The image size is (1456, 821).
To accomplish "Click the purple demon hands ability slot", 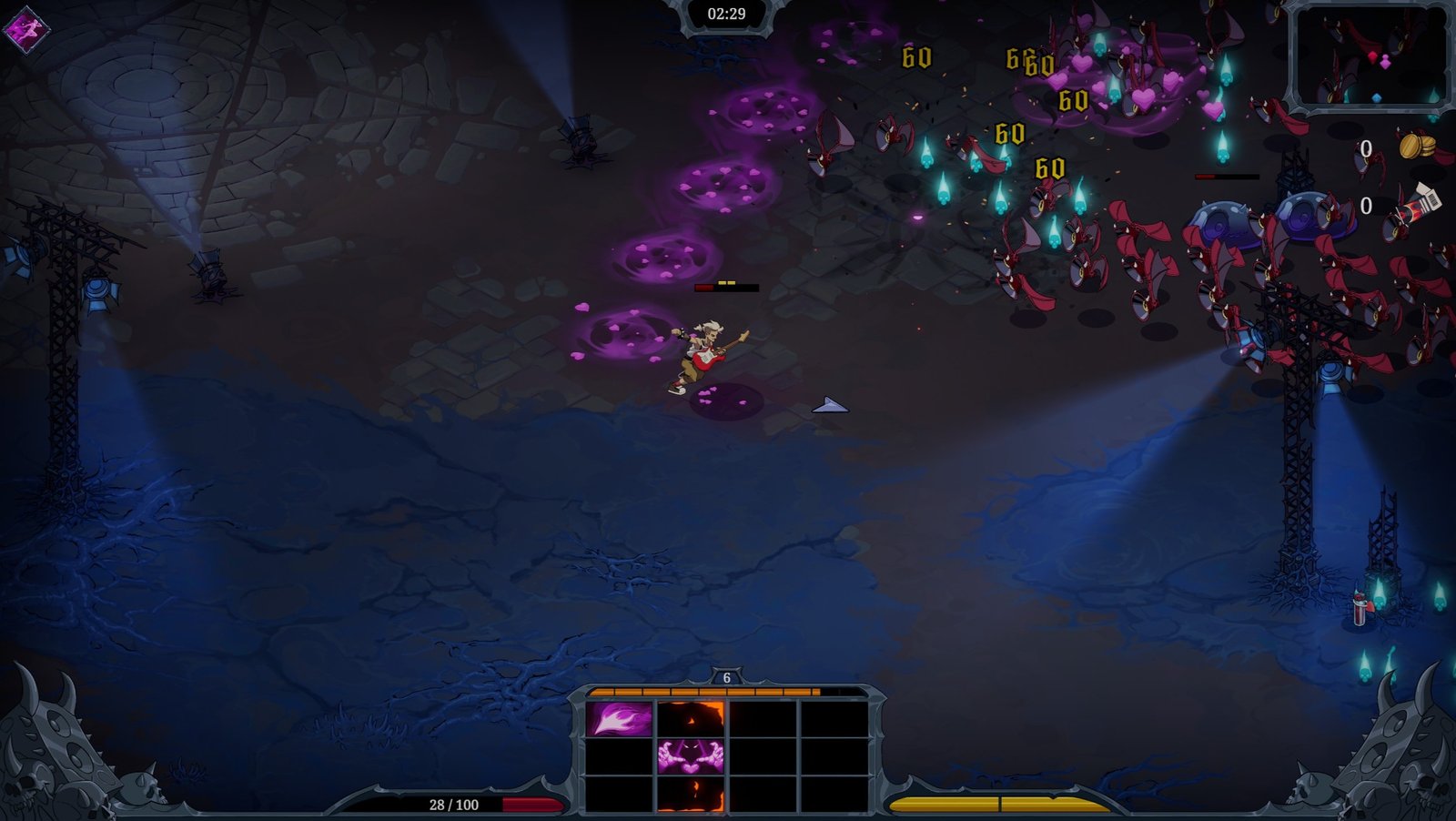I will [691, 756].
